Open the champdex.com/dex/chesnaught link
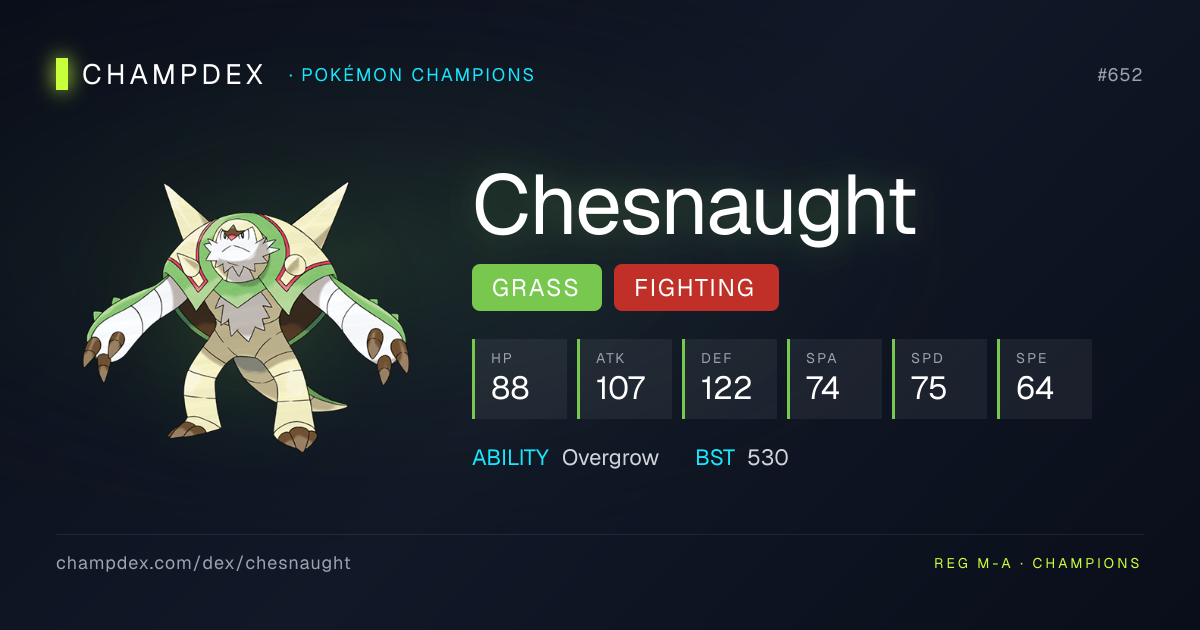 [203, 563]
